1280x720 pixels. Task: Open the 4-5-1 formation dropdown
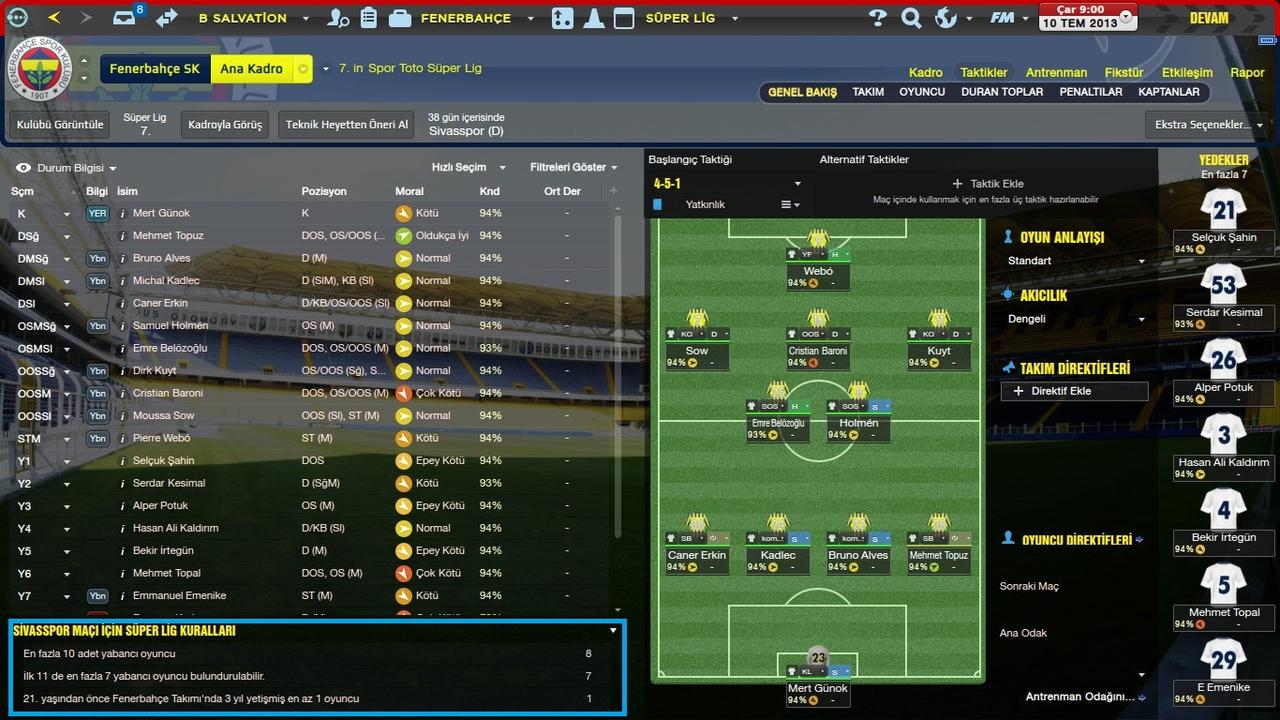point(727,184)
